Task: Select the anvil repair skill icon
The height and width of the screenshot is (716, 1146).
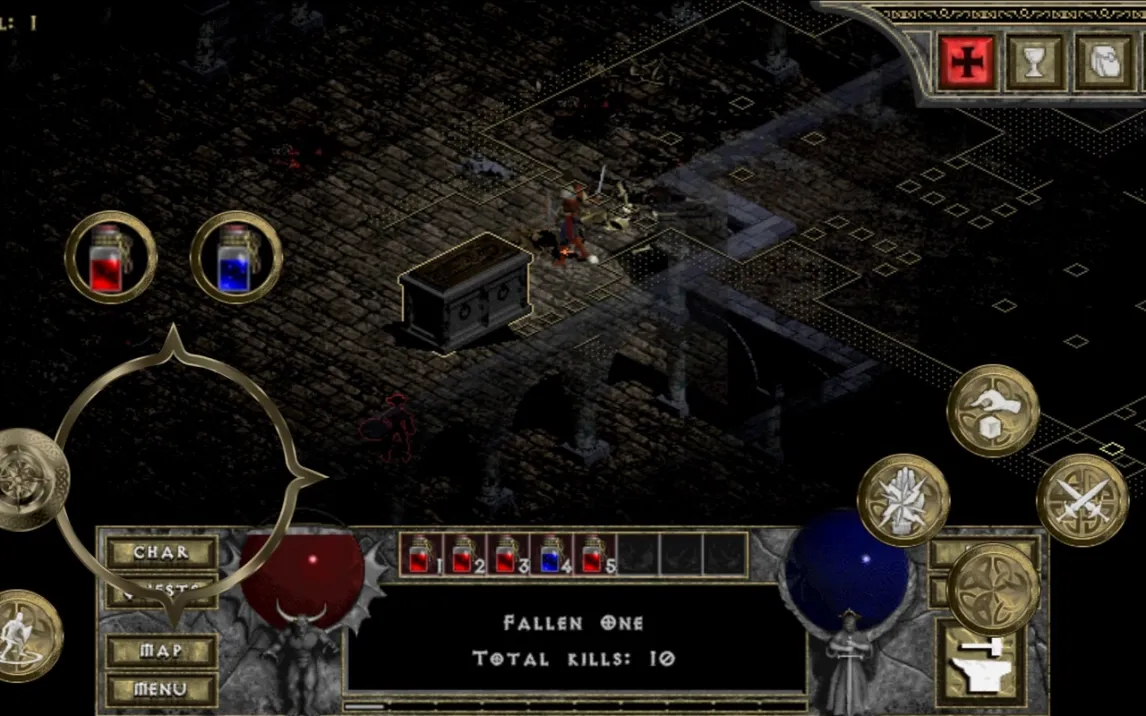Action: pos(976,663)
